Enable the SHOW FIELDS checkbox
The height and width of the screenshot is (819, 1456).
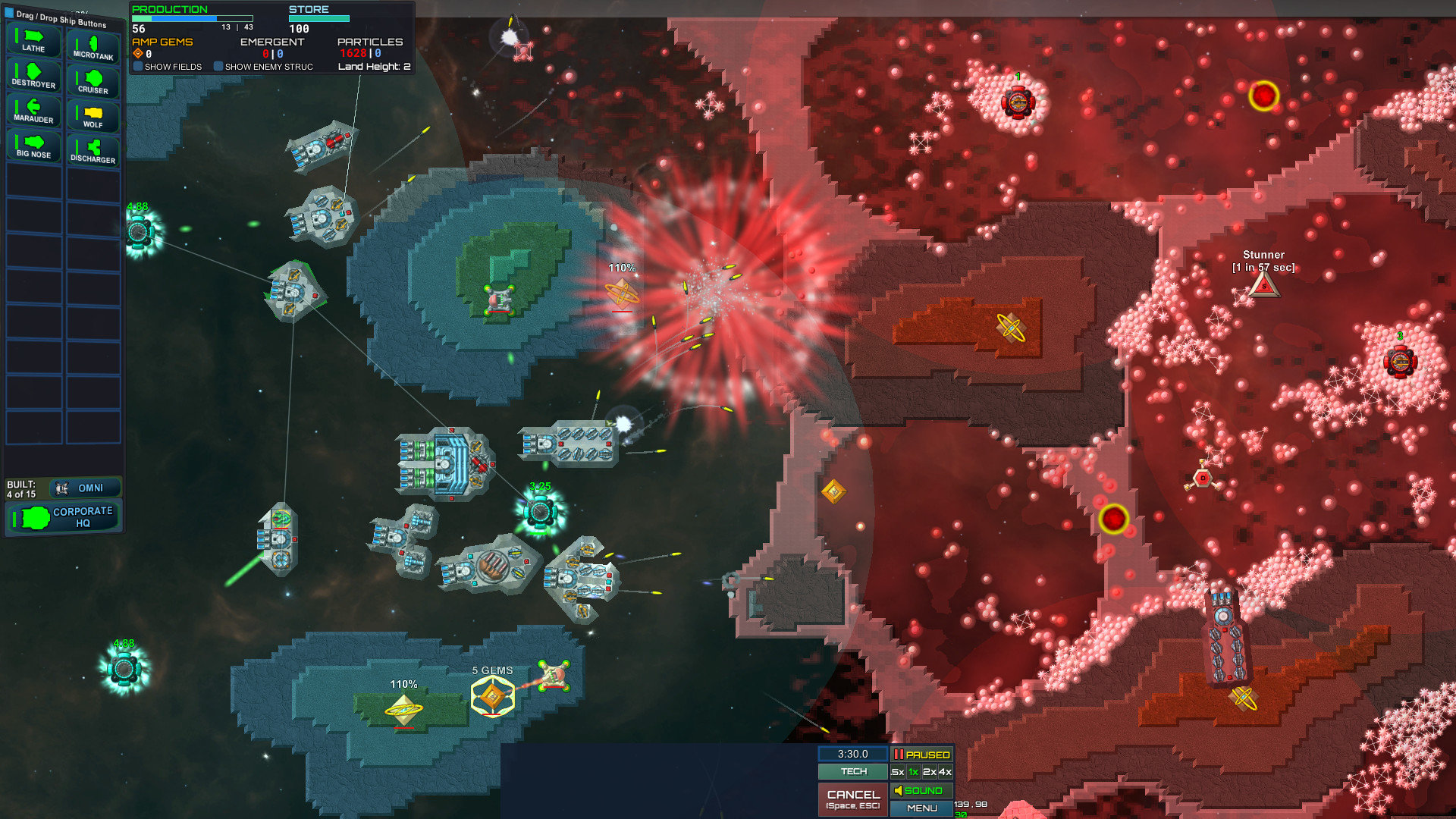coord(137,67)
